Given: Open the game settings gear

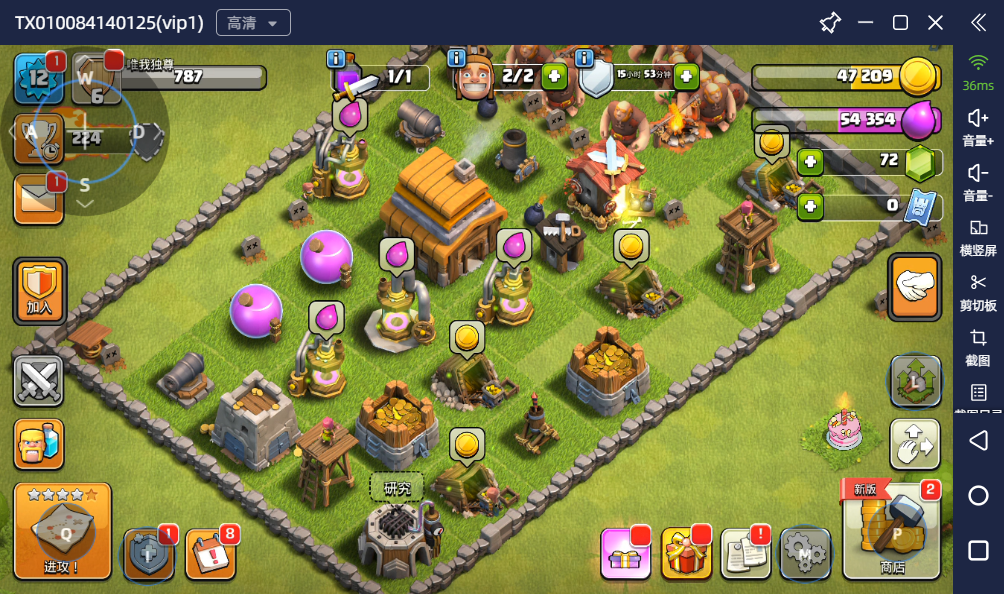Looking at the screenshot, I should (805, 551).
